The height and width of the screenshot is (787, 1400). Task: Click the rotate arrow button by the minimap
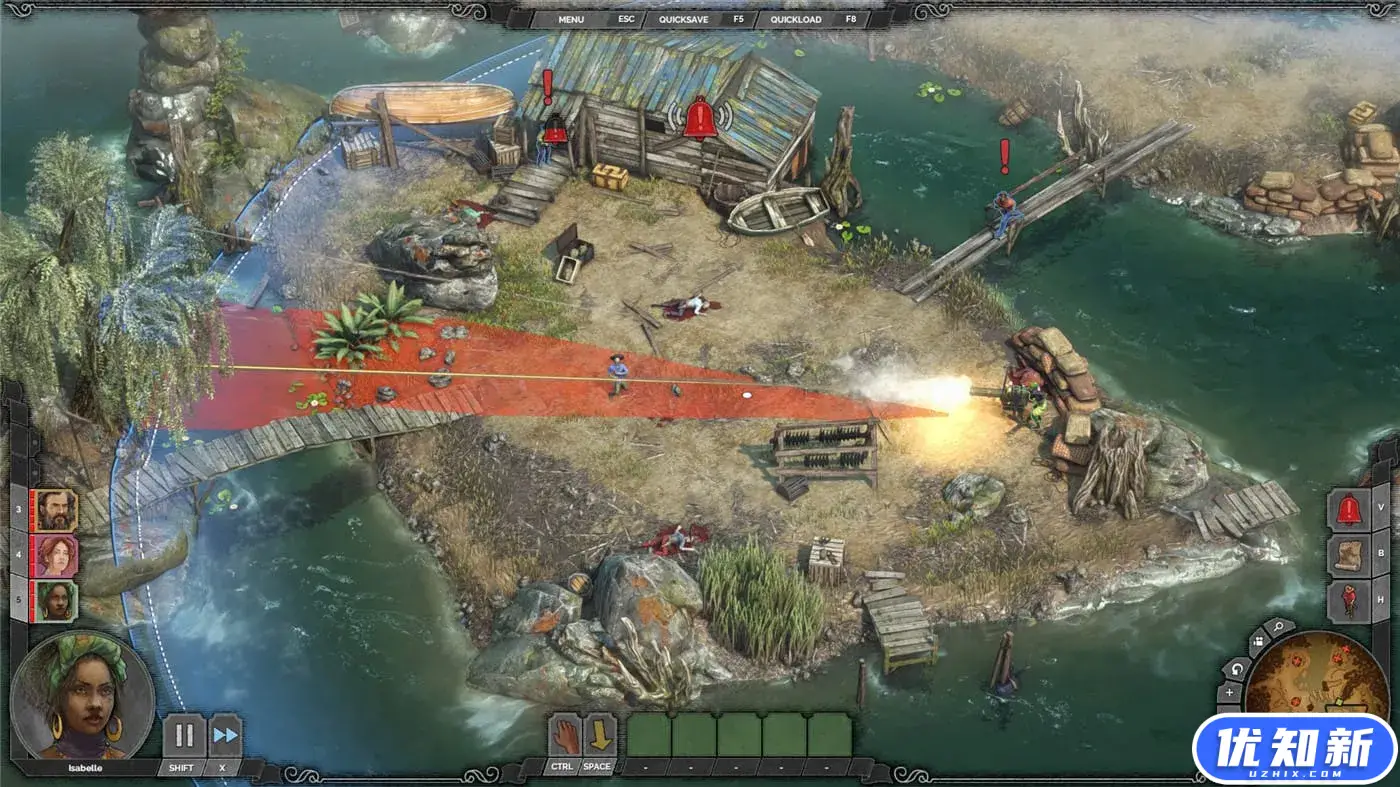pos(1237,668)
